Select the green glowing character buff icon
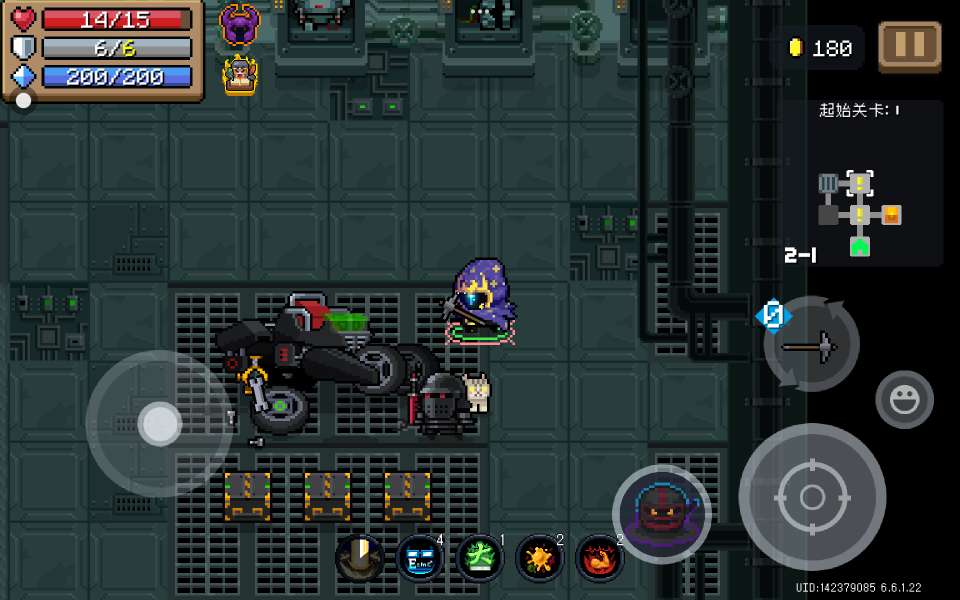This screenshot has width=960, height=600. tap(480, 557)
